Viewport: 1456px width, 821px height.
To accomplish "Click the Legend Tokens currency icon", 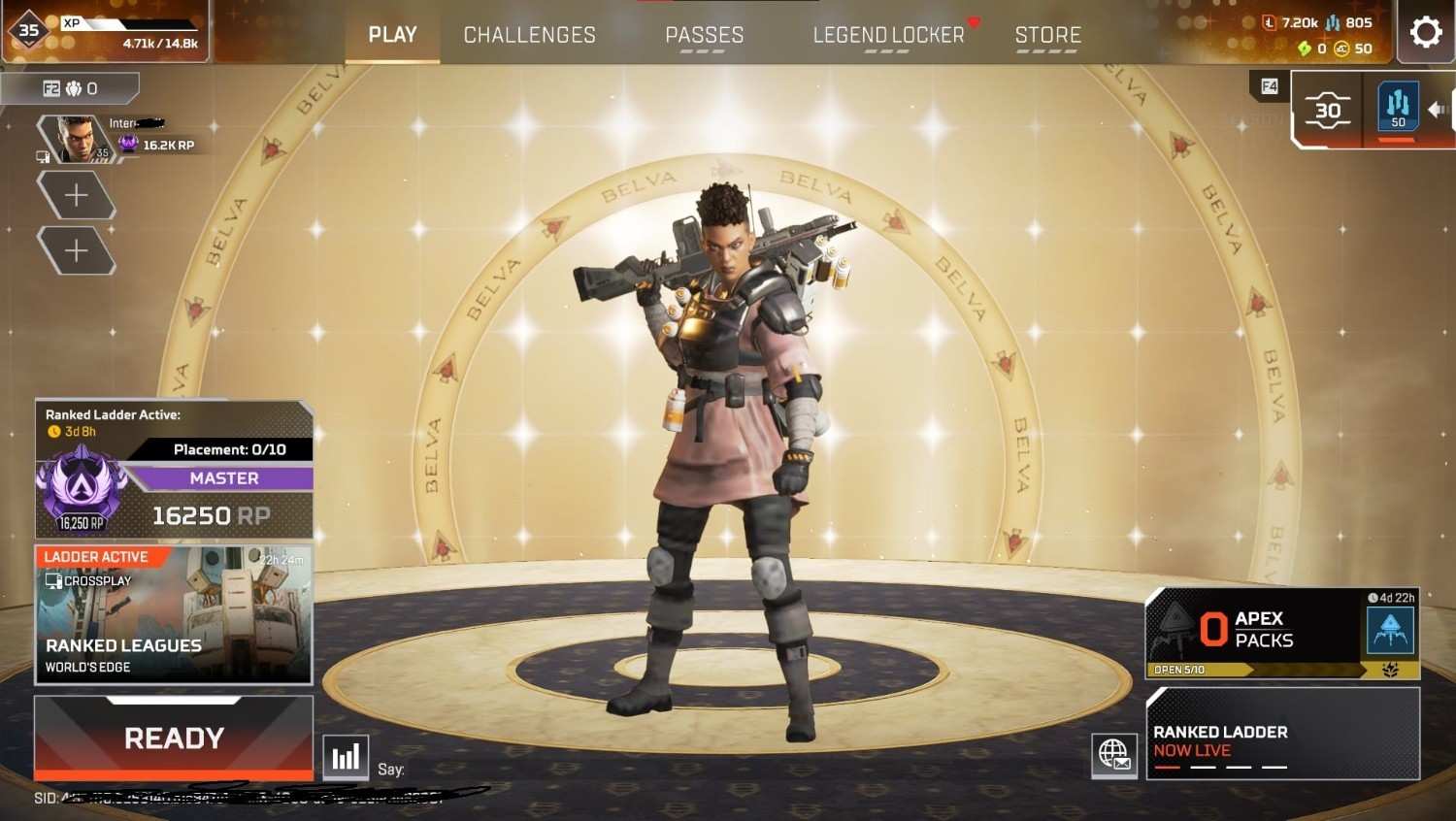I will (1269, 22).
